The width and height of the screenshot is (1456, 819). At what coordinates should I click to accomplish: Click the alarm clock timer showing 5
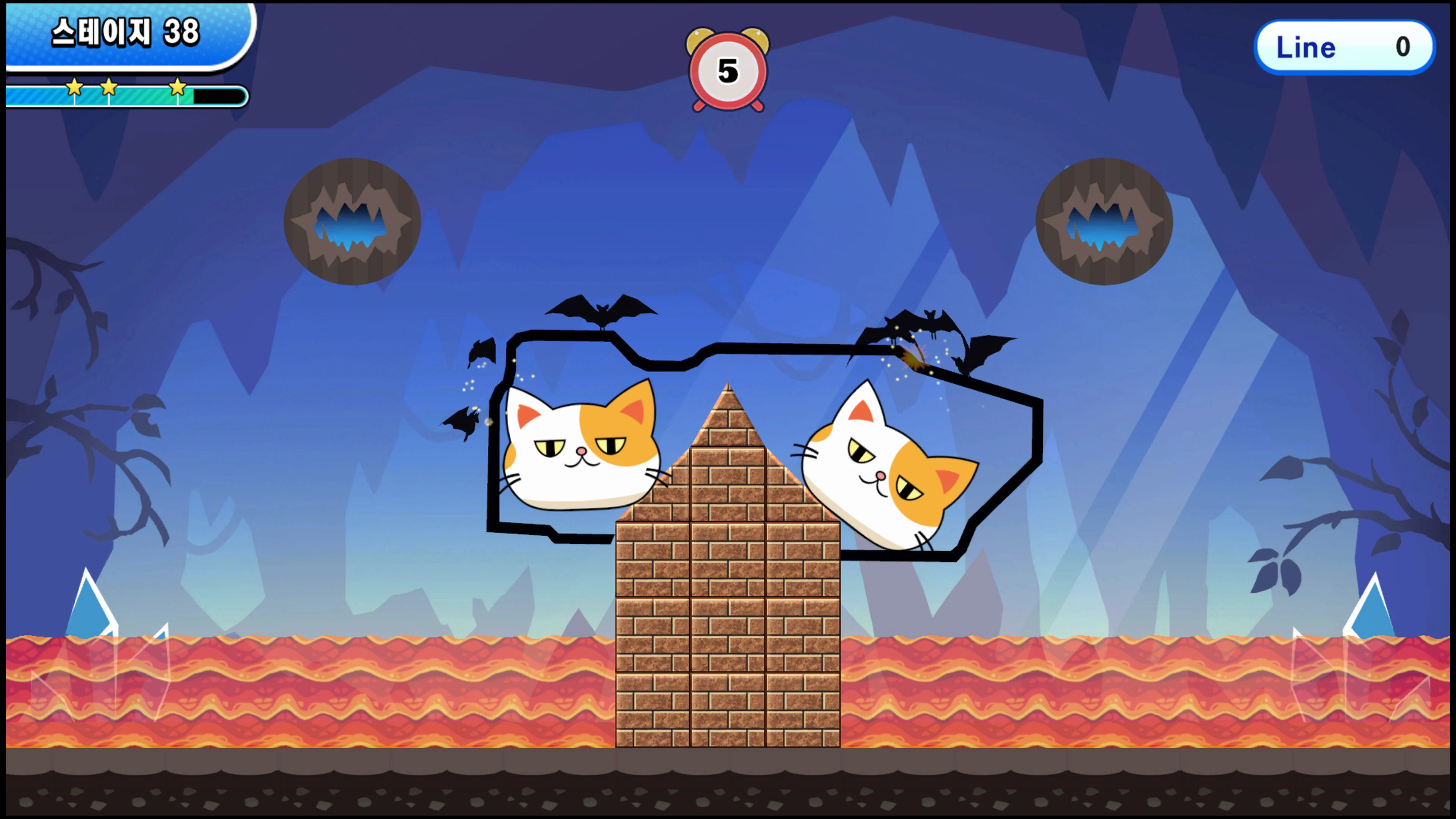[728, 71]
